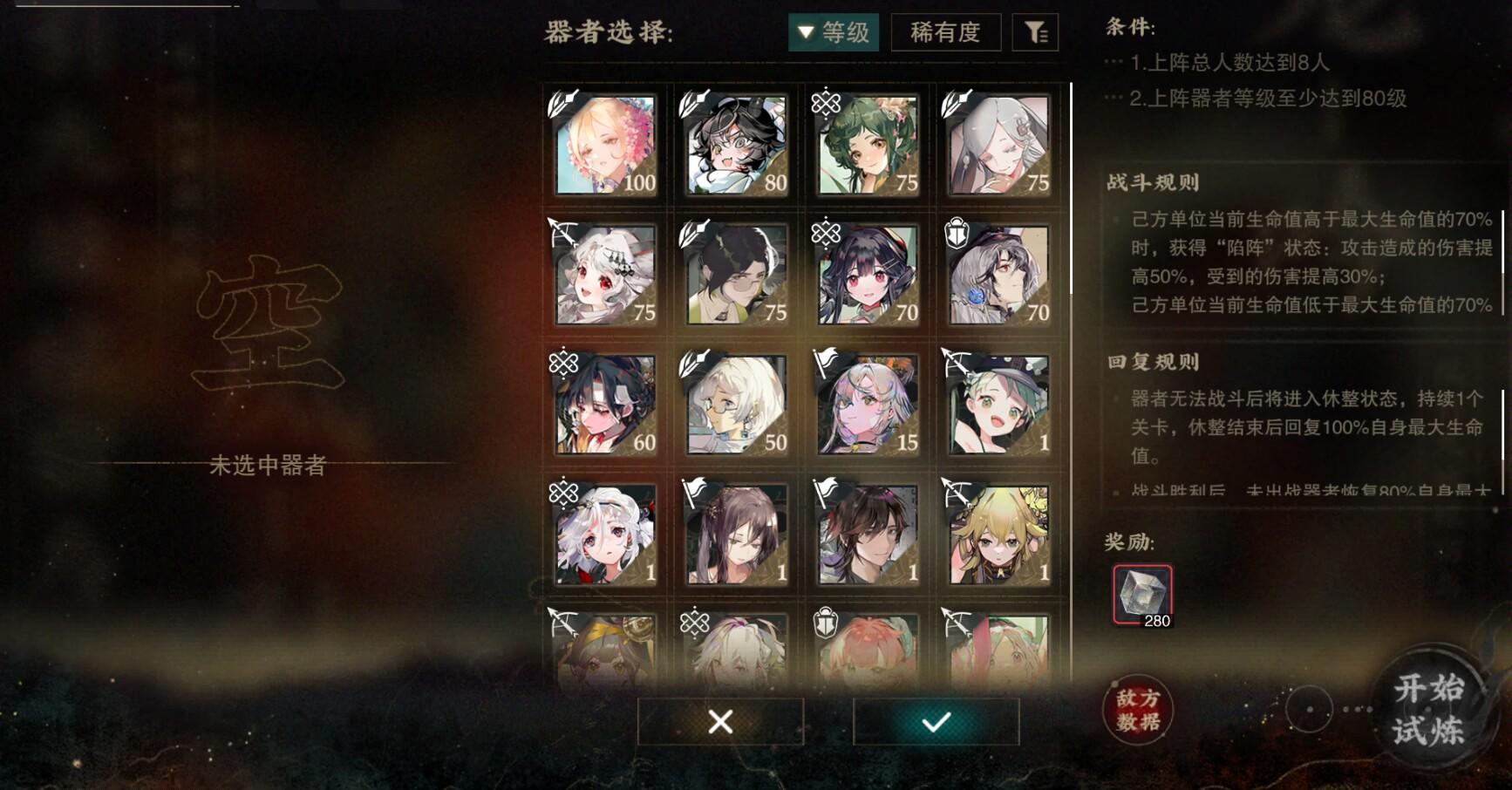Screen dimensions: 1512x790
Task: Confirm selection with the checkmark icon
Action: click(x=935, y=723)
